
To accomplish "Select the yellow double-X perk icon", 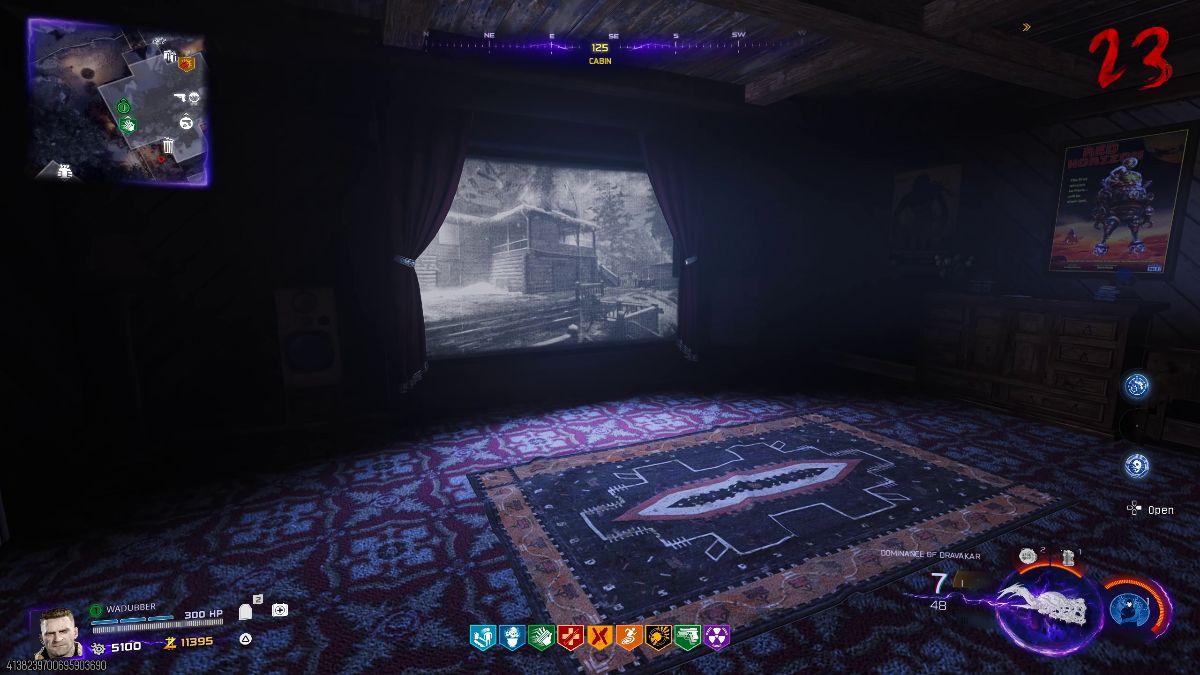I will coord(599,635).
